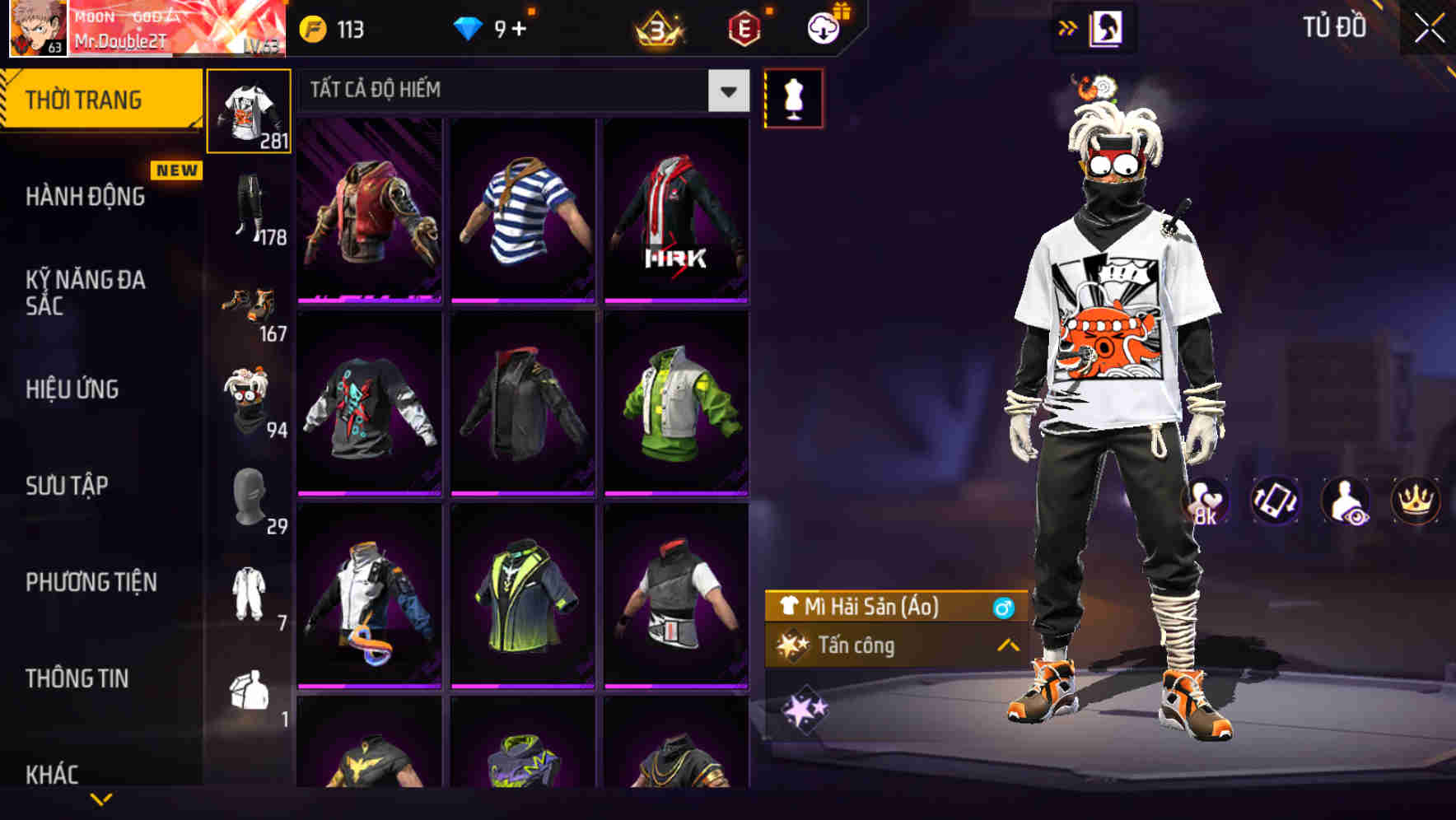
Task: Open the Thông Tin section
Action: click(x=78, y=678)
